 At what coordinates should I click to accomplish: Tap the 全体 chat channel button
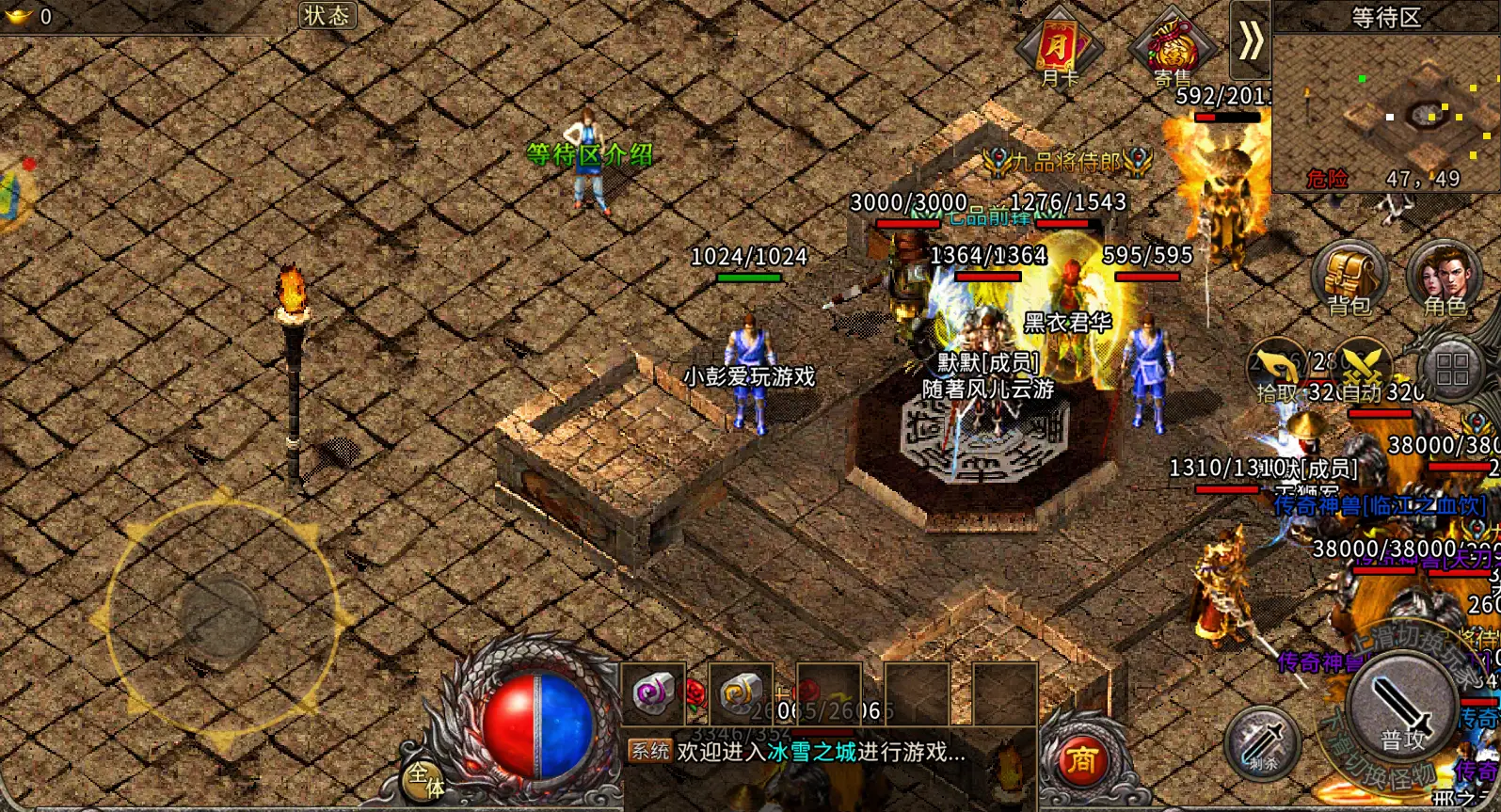coord(425,779)
